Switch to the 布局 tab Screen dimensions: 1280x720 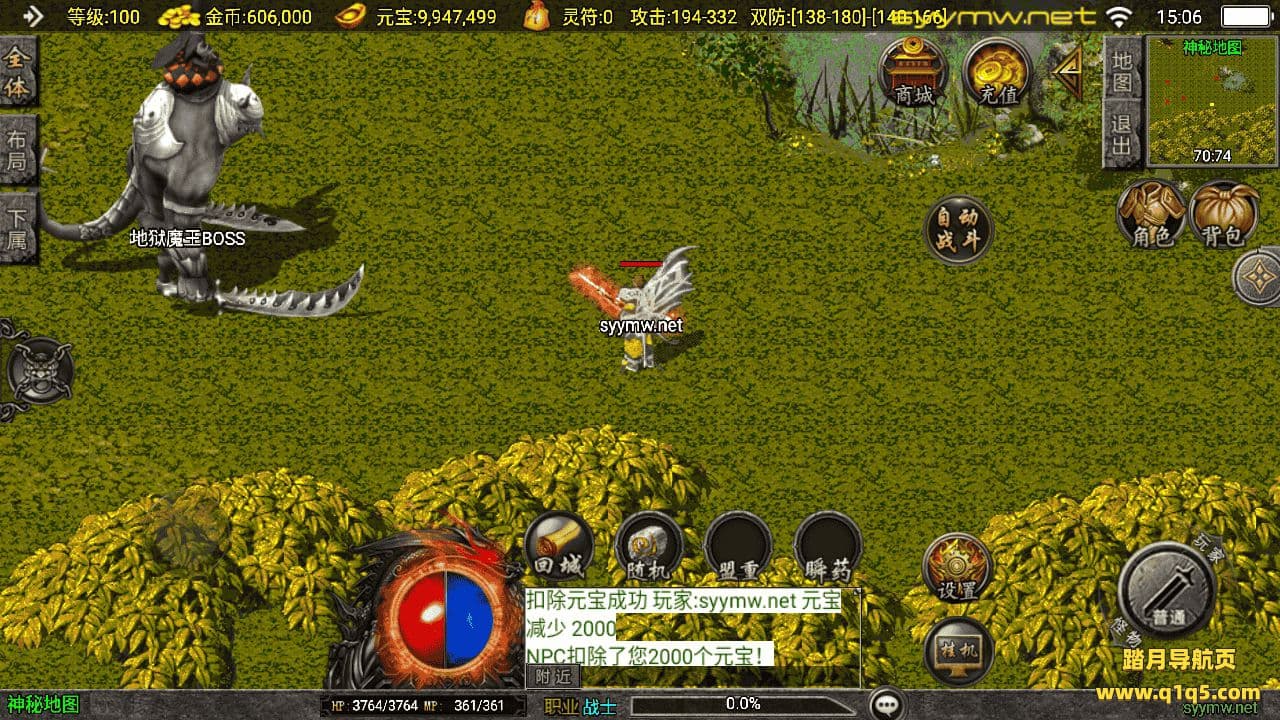point(17,150)
